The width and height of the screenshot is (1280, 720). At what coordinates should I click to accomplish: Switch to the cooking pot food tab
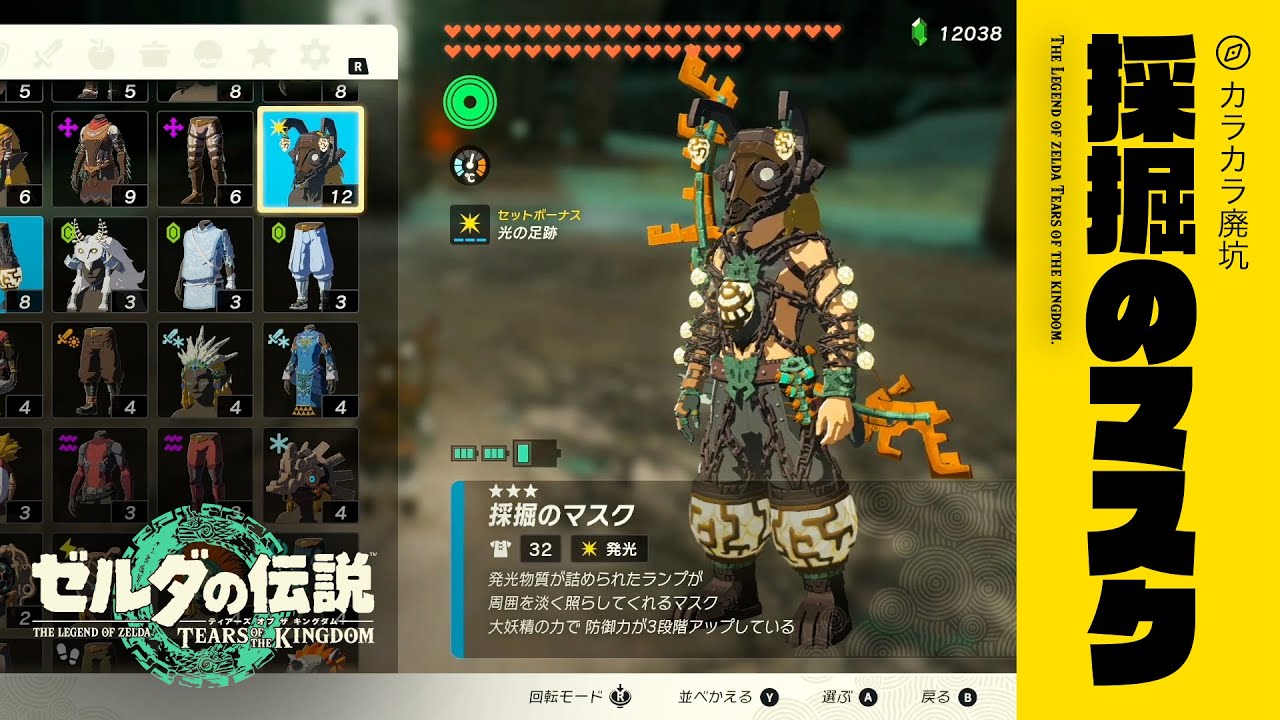(x=154, y=52)
